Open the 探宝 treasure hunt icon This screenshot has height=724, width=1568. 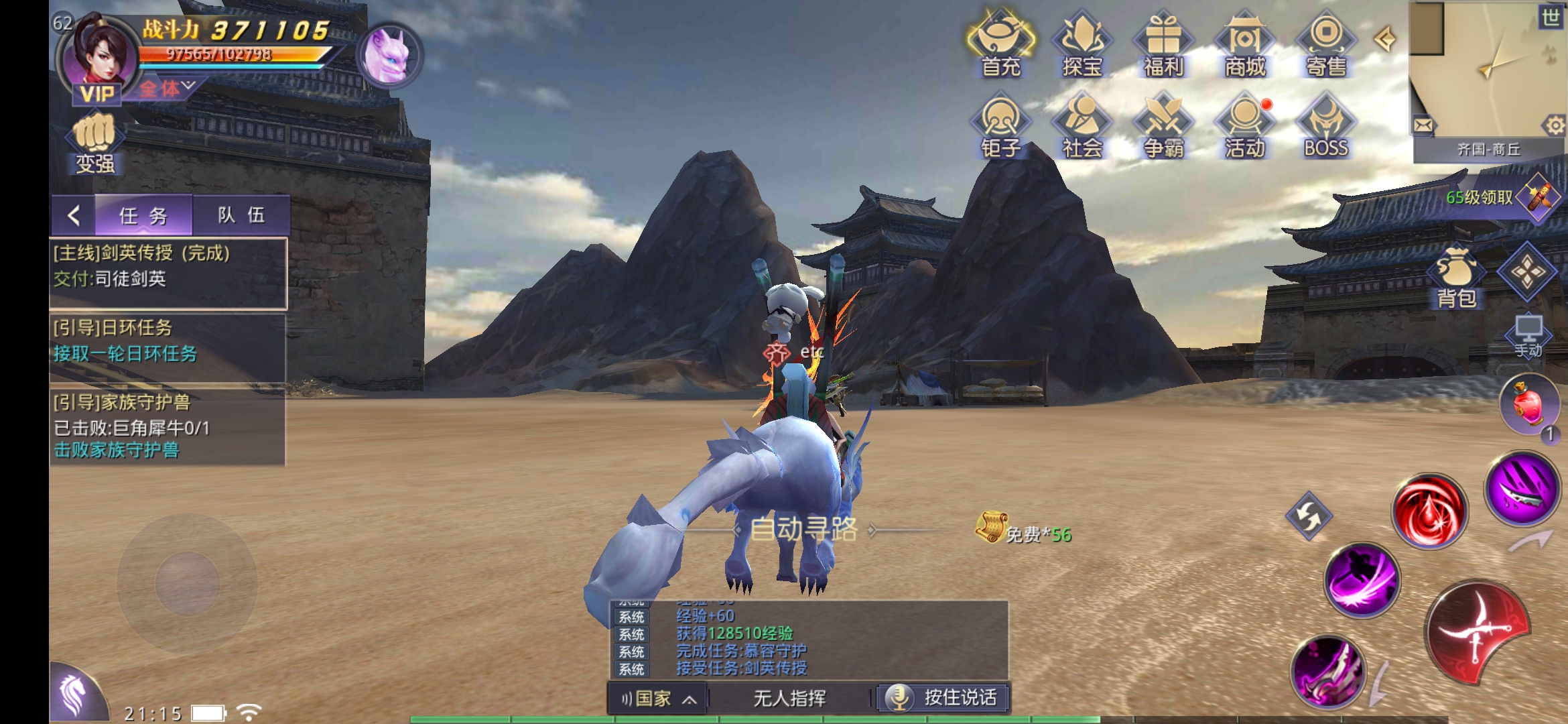[1082, 44]
